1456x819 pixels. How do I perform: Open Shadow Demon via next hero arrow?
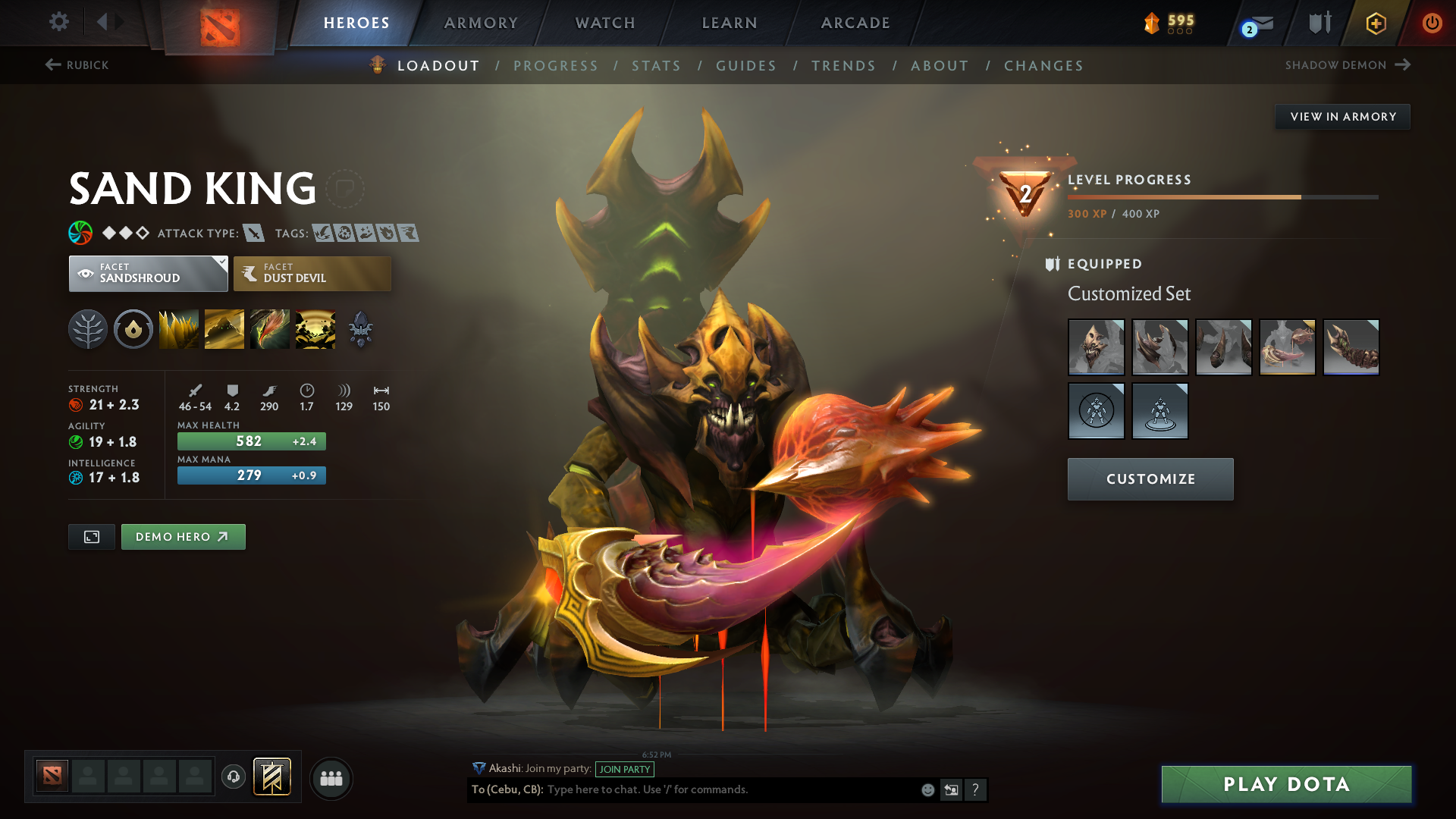coord(1402,65)
